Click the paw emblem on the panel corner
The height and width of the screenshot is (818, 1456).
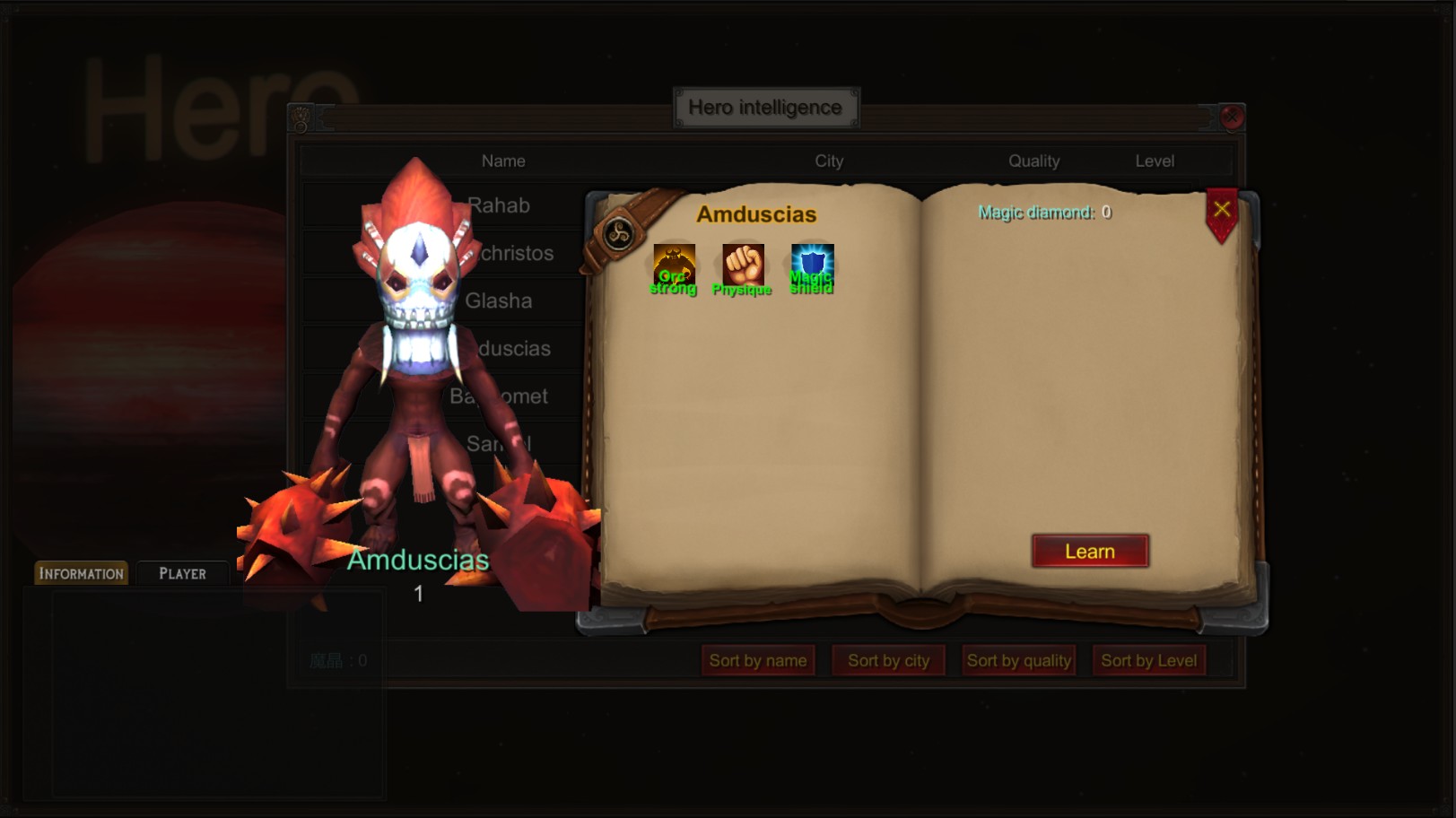point(300,117)
